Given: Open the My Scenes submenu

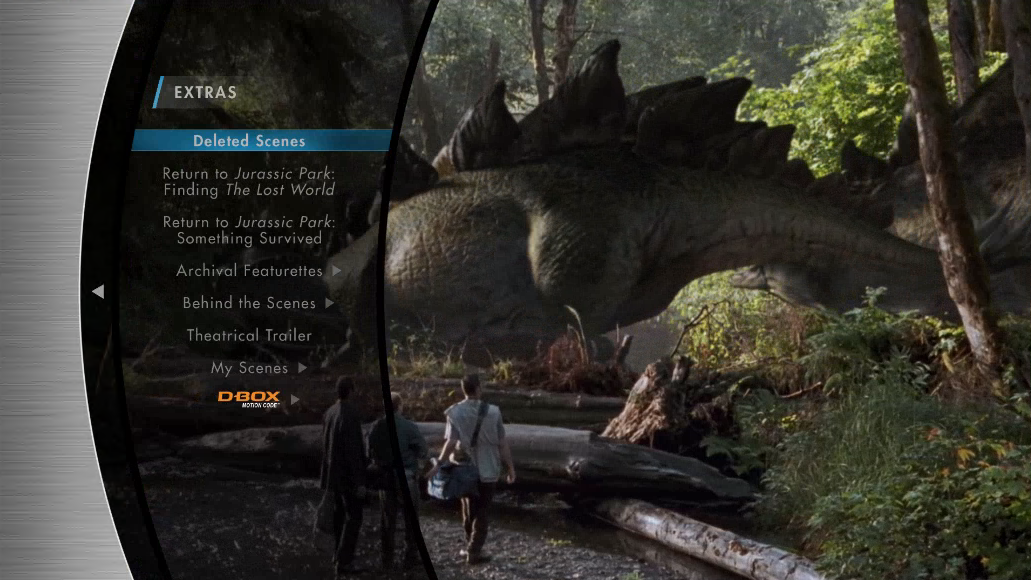Looking at the screenshot, I should coord(250,368).
